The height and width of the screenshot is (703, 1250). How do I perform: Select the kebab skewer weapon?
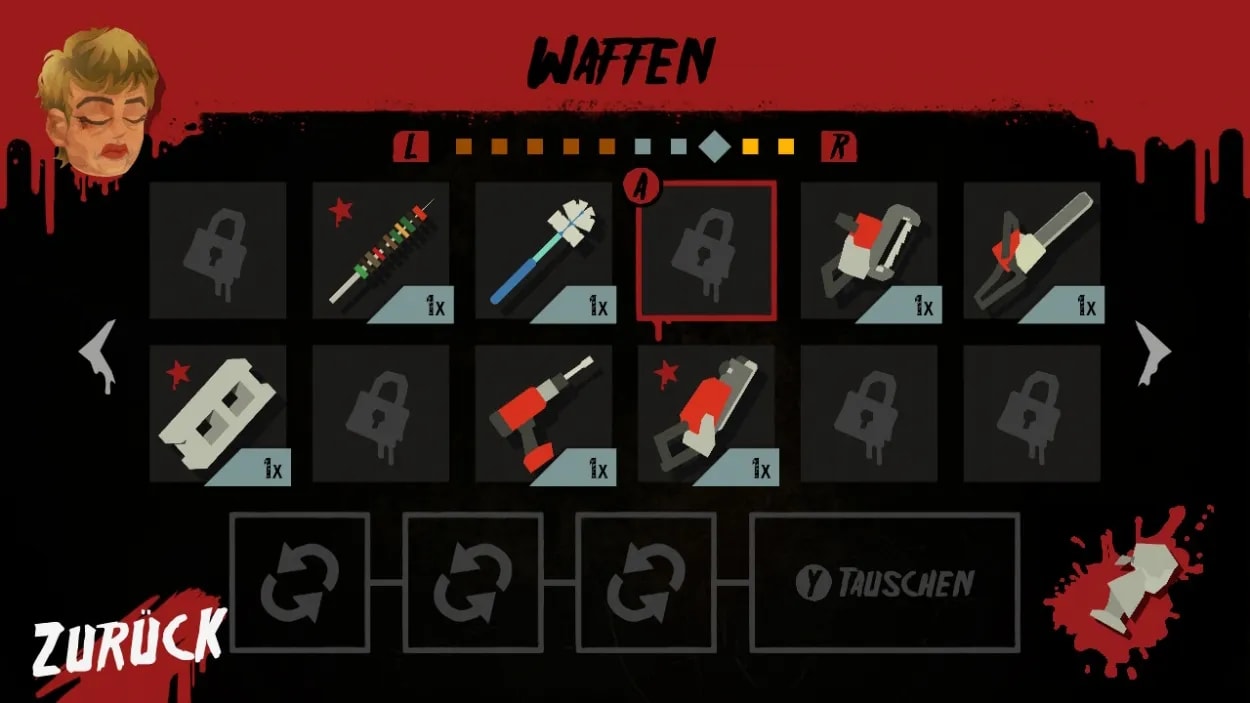point(381,251)
